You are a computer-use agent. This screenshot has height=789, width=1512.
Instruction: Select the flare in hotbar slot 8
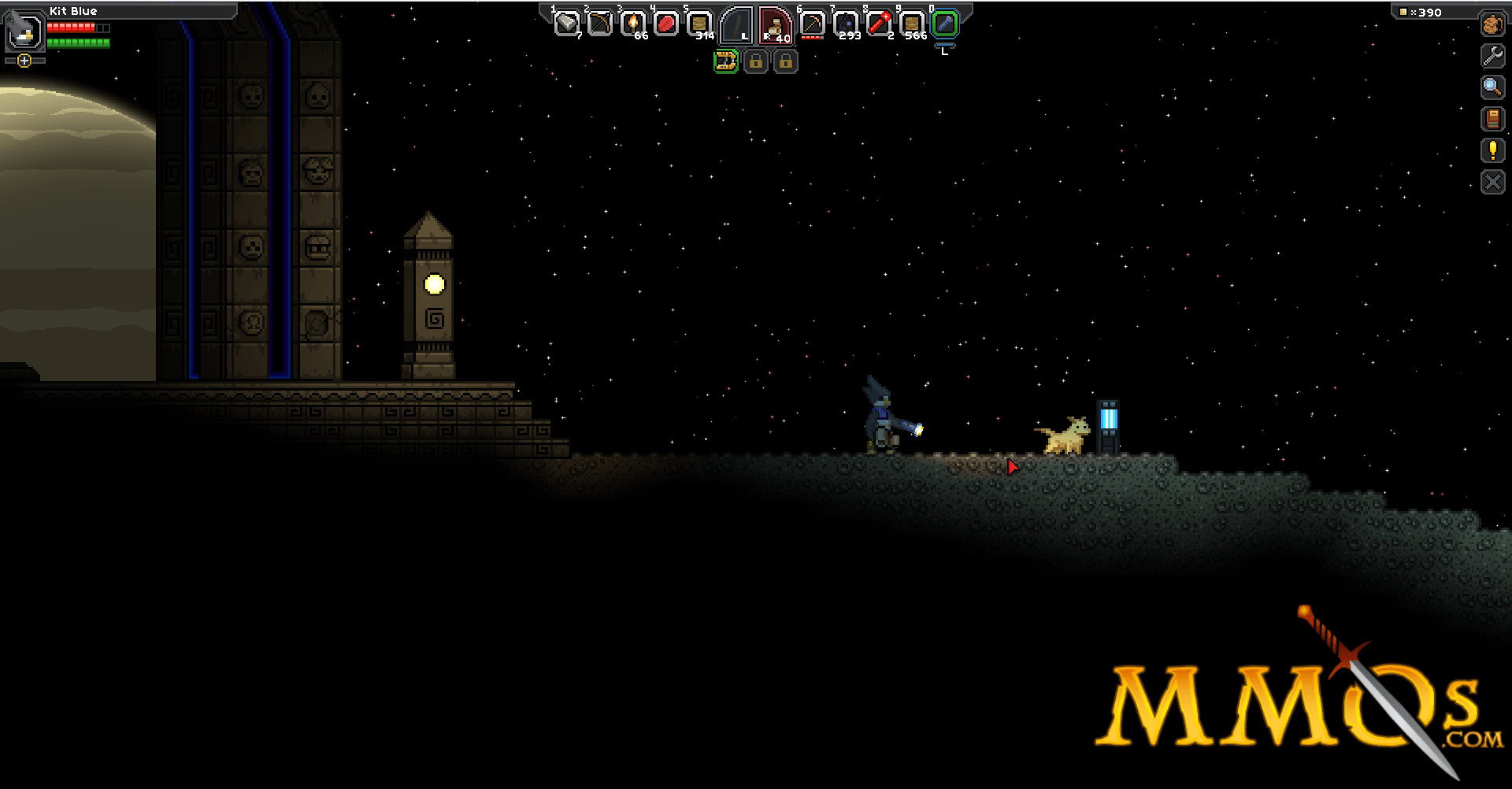(x=879, y=22)
